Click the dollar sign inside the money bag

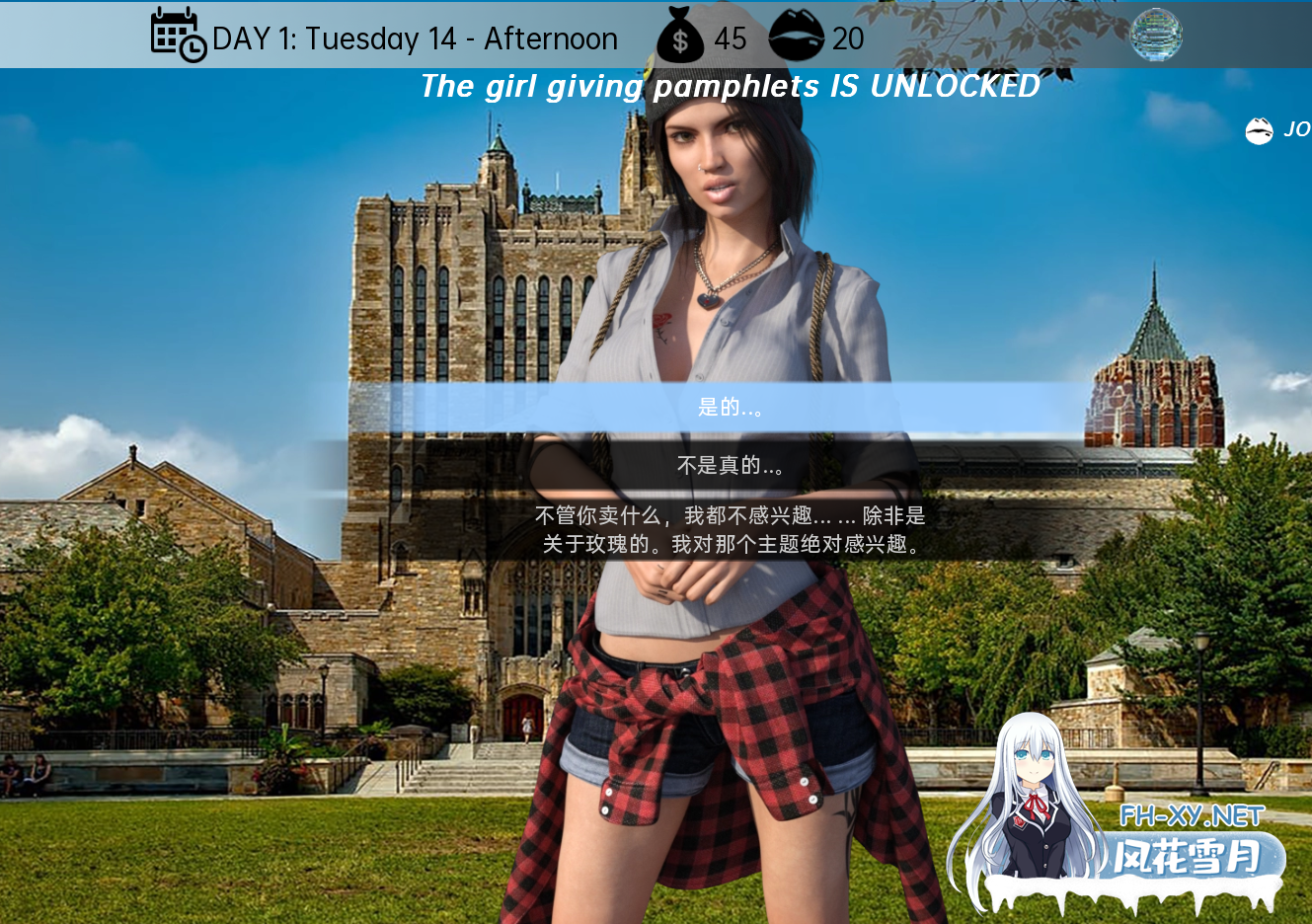click(682, 39)
